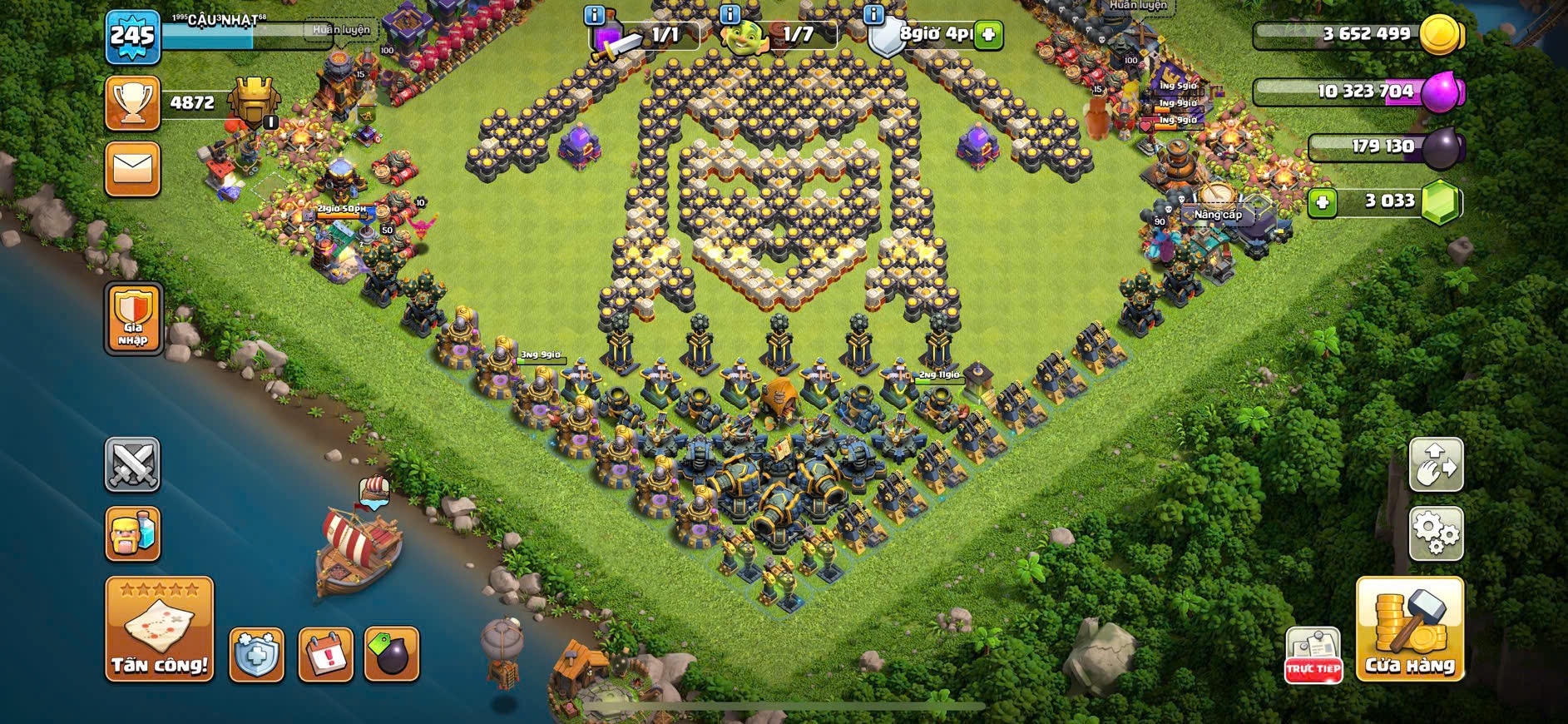Screen dimensions: 1568x724
Task: Open the Trực Tiếp live events button
Action: pos(1313,655)
